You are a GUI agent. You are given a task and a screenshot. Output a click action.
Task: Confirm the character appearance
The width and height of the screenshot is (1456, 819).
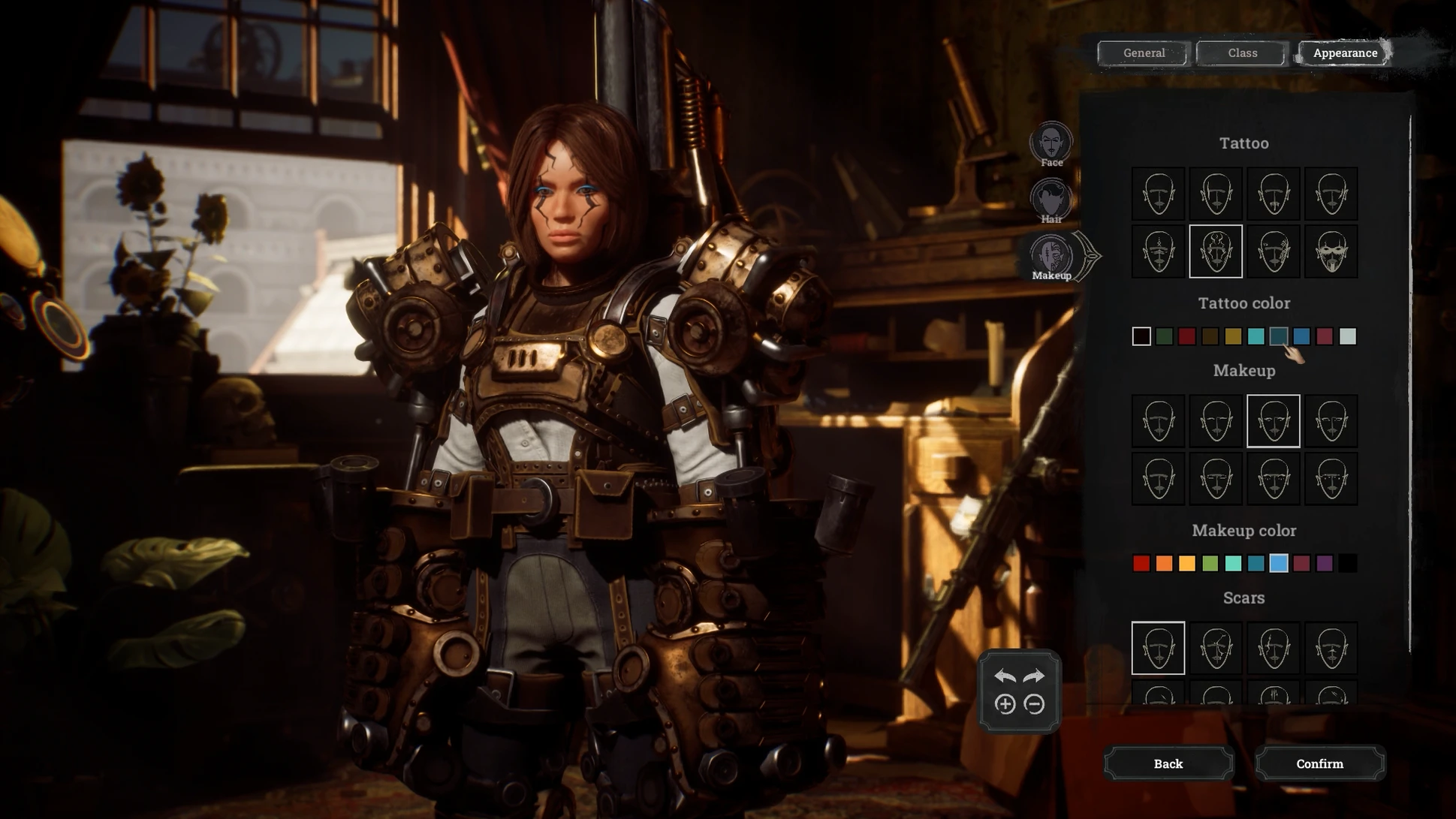(x=1319, y=763)
